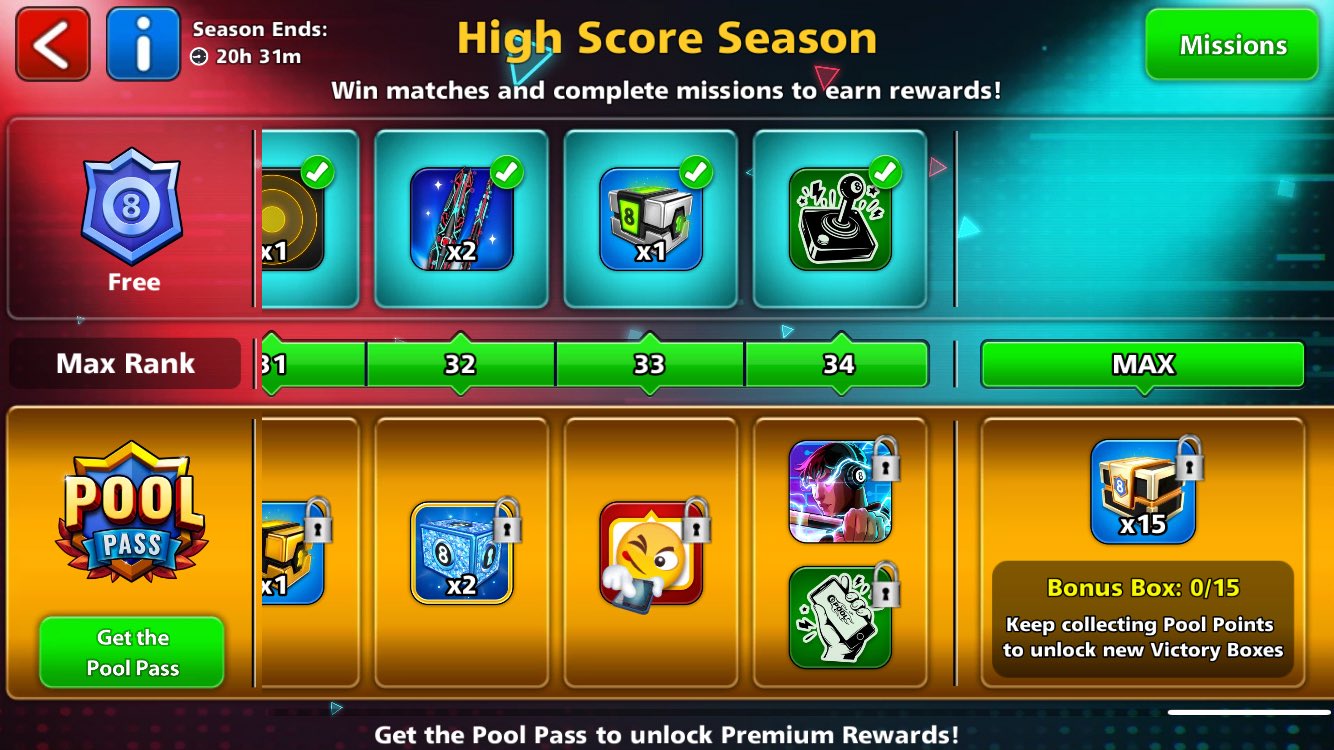Tap the back arrow to exit the season screen

[52, 44]
